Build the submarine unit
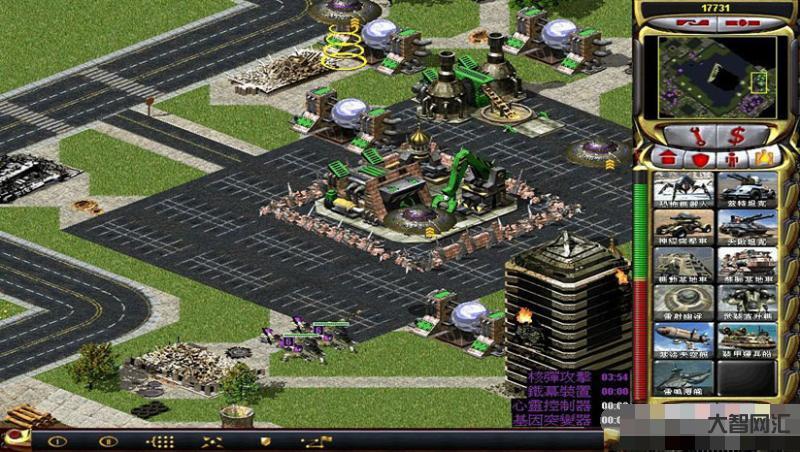This screenshot has height=452, width=800. click(x=684, y=377)
